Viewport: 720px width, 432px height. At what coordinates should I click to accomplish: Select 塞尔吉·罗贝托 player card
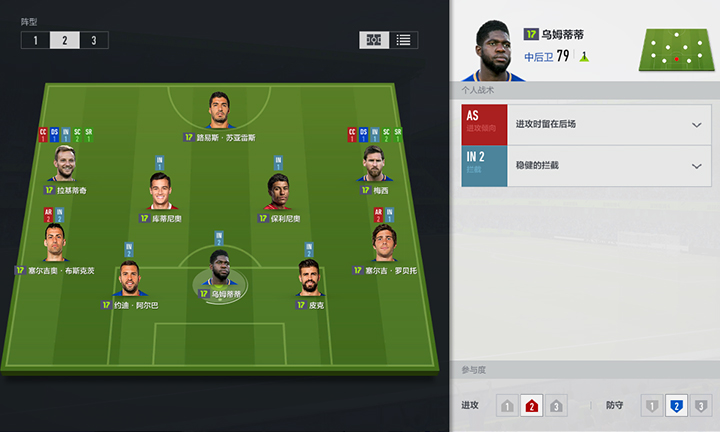[383, 244]
